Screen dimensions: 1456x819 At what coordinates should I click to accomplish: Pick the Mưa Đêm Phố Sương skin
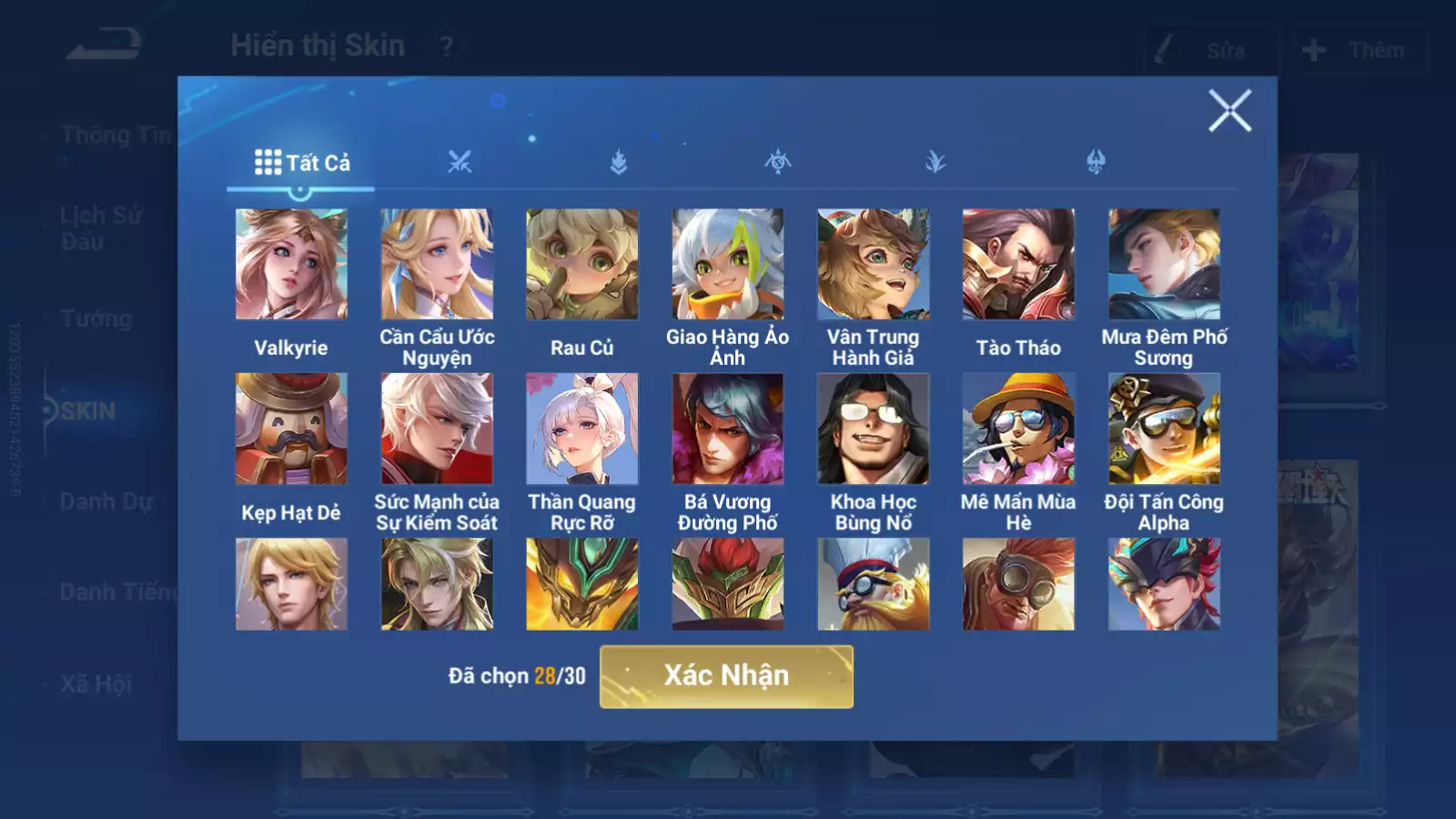pyautogui.click(x=1164, y=264)
